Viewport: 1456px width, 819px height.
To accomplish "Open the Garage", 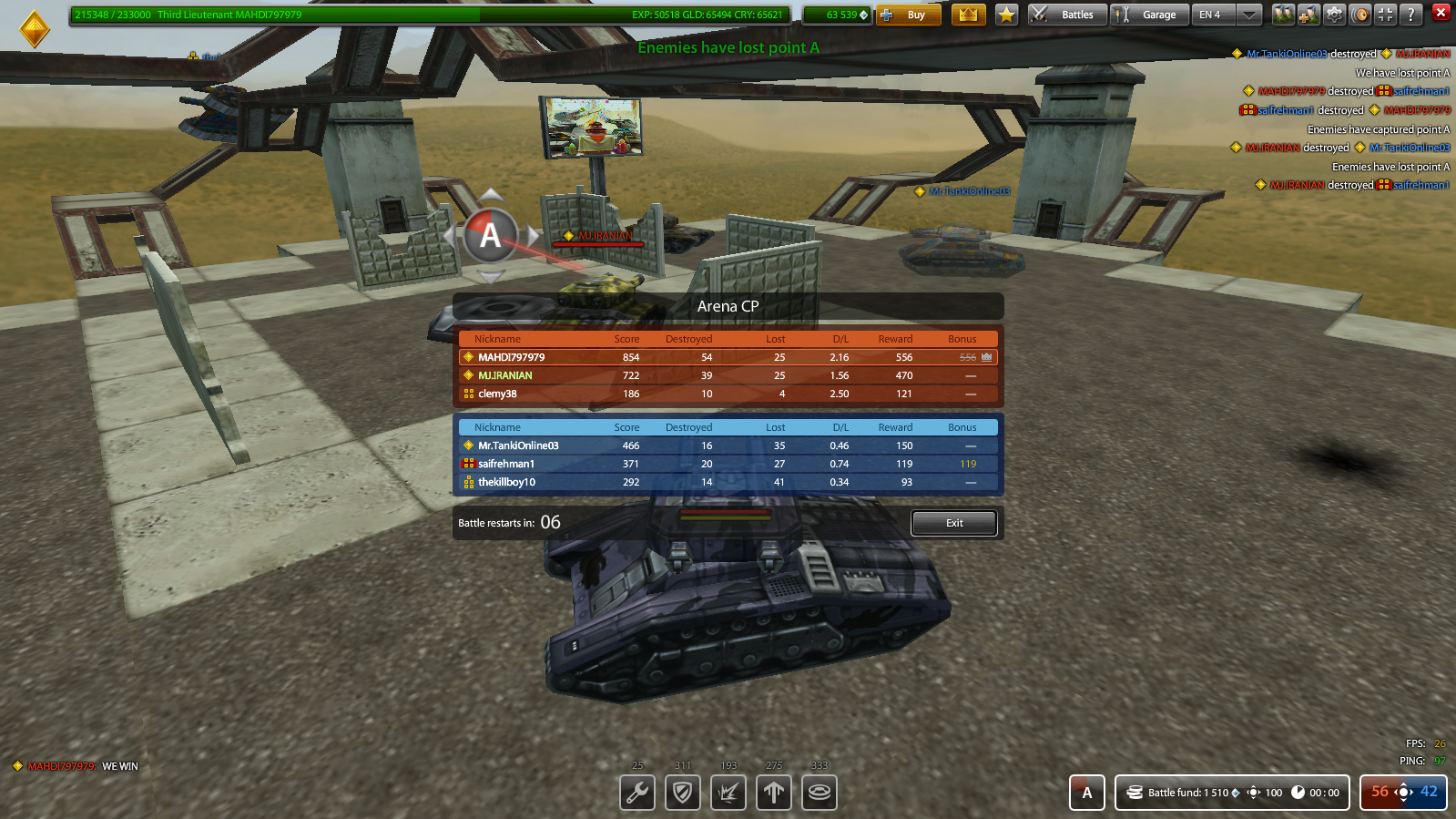I will [1149, 15].
